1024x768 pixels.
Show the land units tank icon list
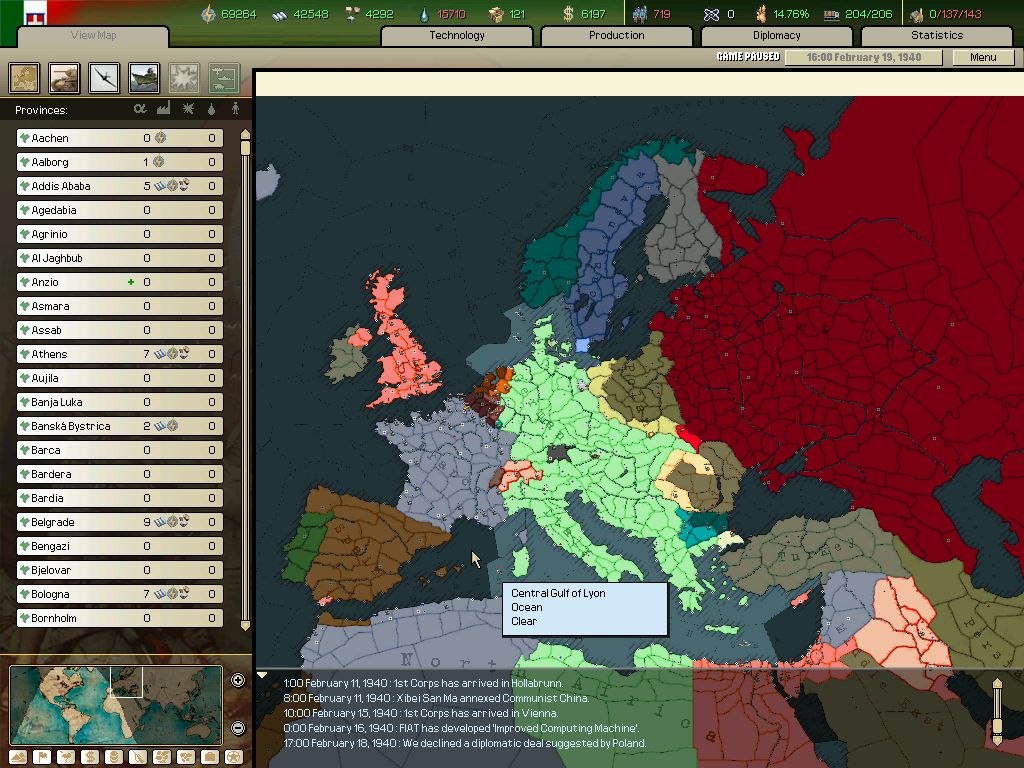pos(65,77)
